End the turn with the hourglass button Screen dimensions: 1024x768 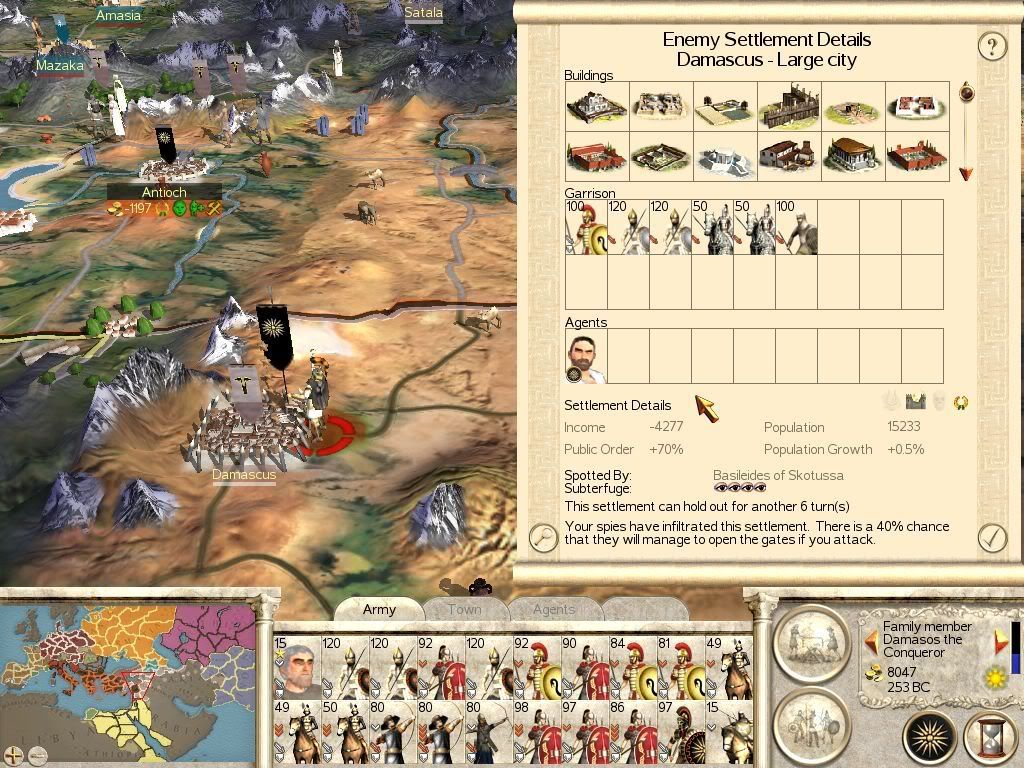click(x=989, y=738)
